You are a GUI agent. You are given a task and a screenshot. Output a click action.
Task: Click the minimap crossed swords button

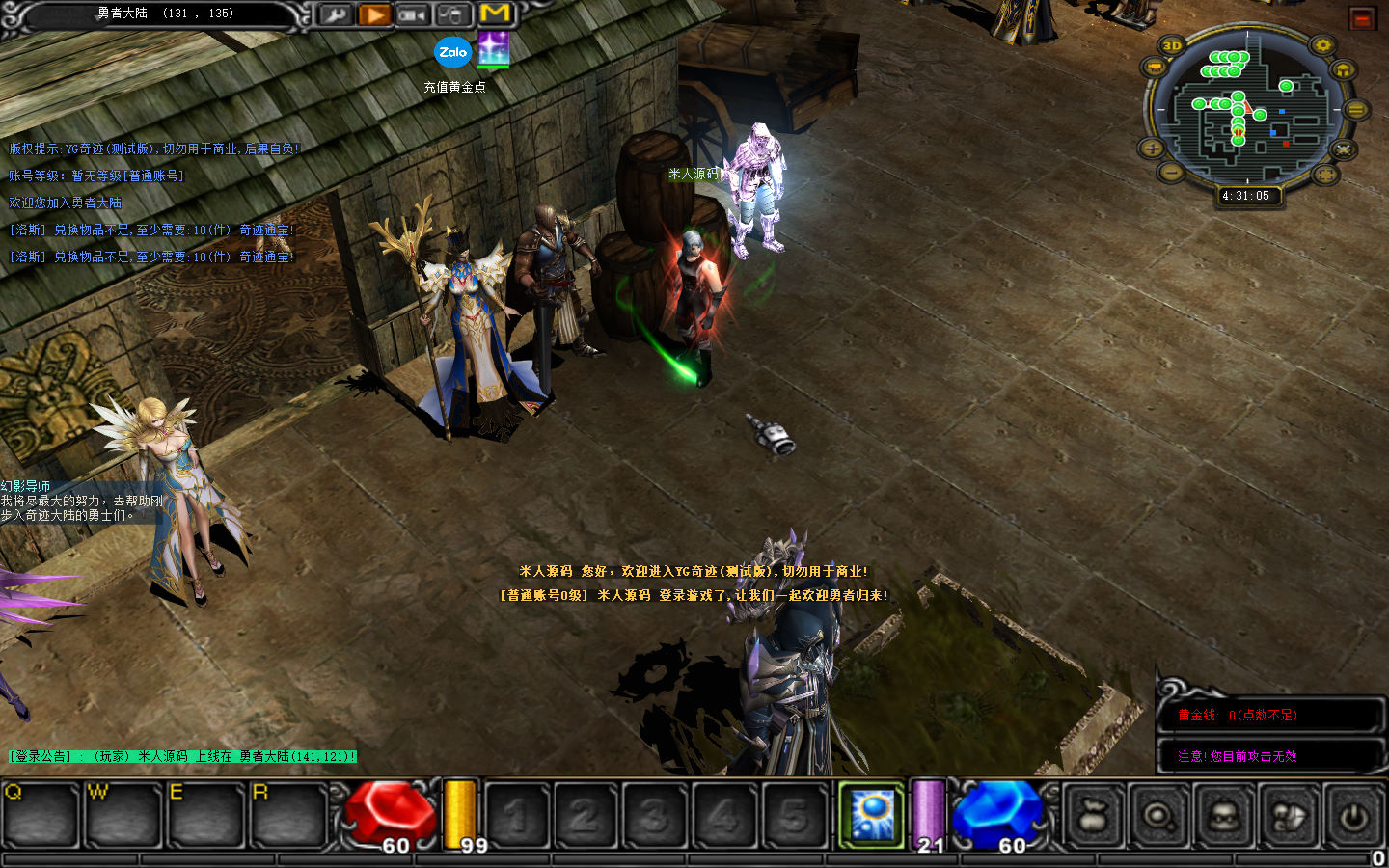(1343, 149)
